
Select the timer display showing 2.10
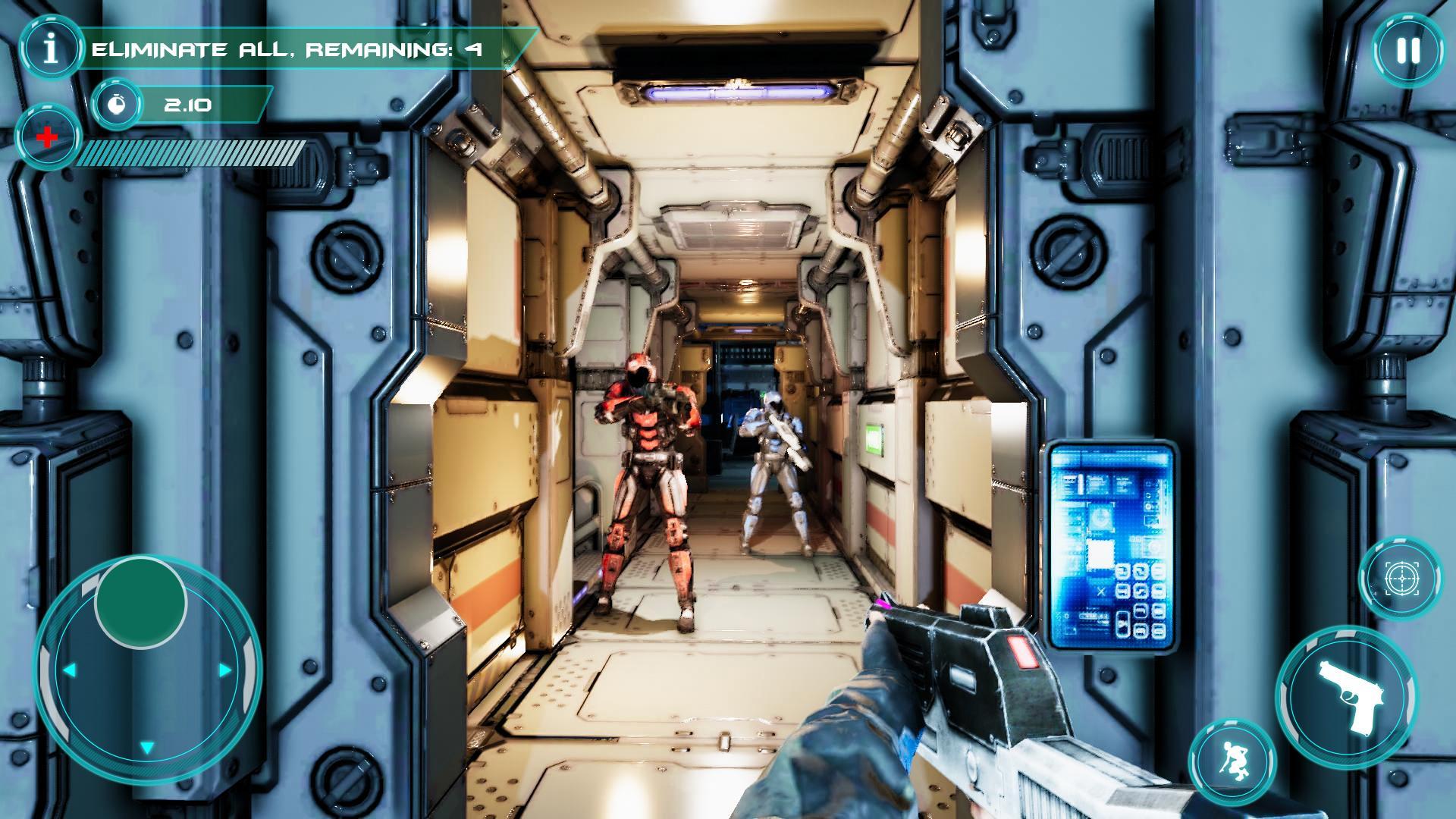188,105
